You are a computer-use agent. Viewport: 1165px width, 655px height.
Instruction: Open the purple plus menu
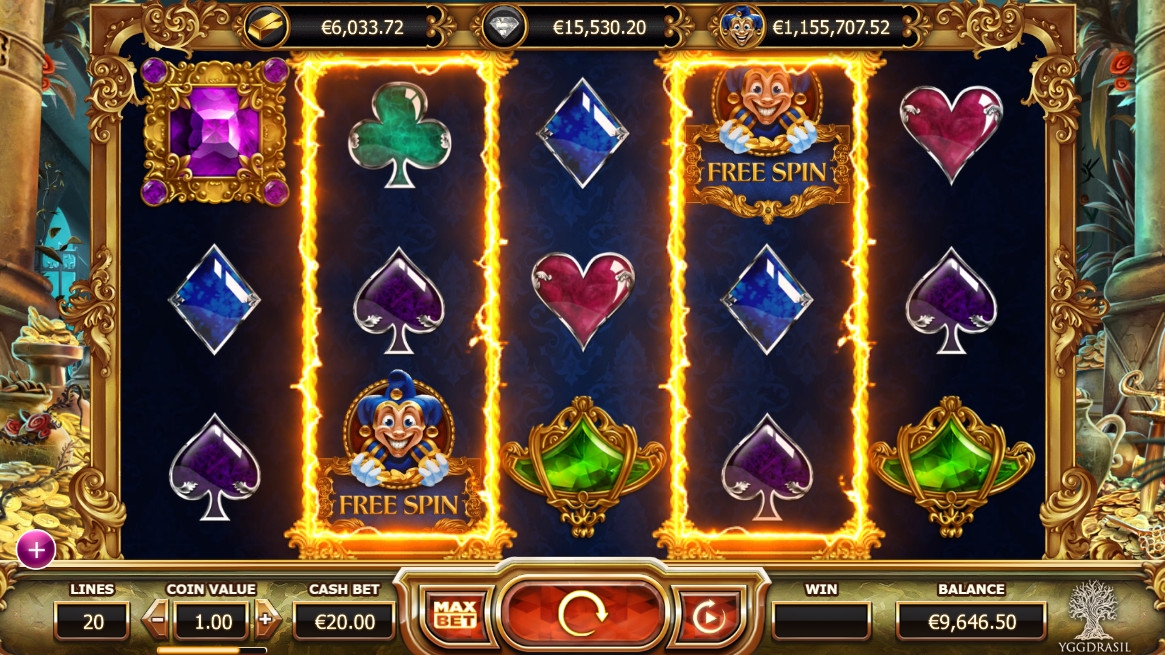[36, 549]
